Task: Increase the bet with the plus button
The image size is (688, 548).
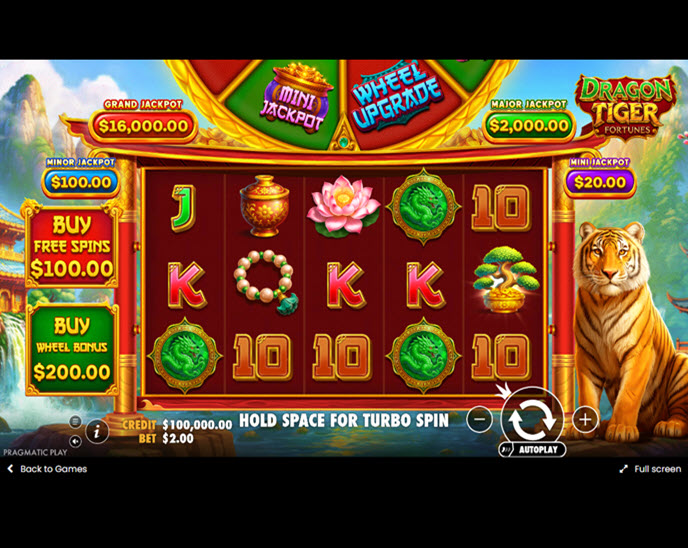Action: point(585,419)
